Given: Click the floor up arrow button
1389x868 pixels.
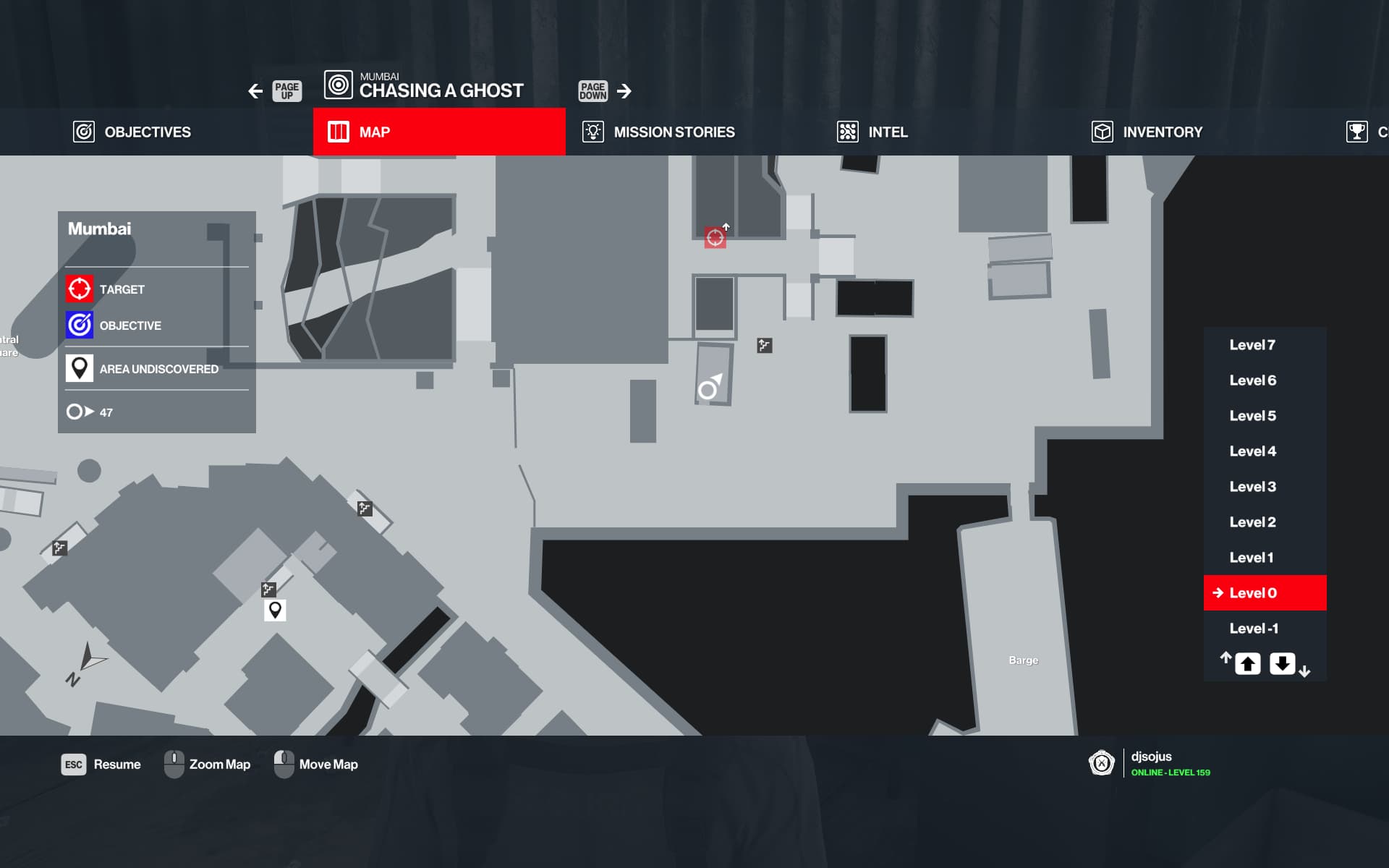Looking at the screenshot, I should [1247, 663].
